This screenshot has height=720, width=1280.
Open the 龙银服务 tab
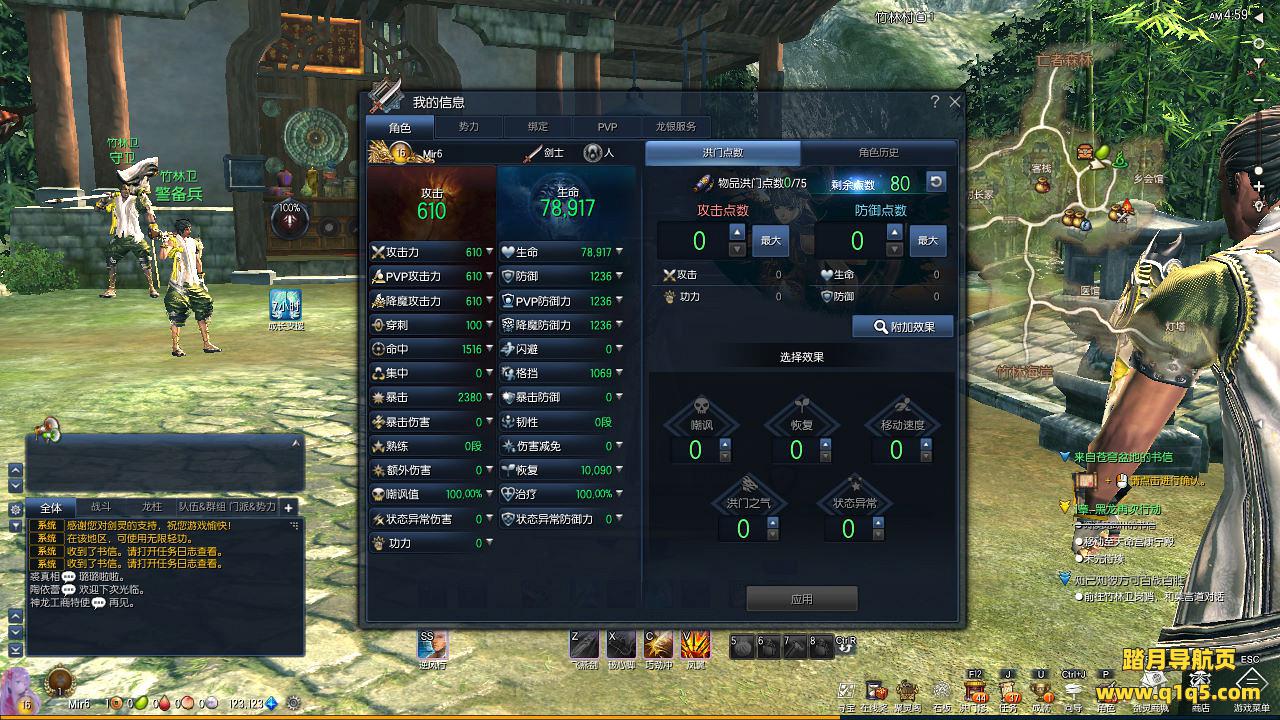coord(676,127)
